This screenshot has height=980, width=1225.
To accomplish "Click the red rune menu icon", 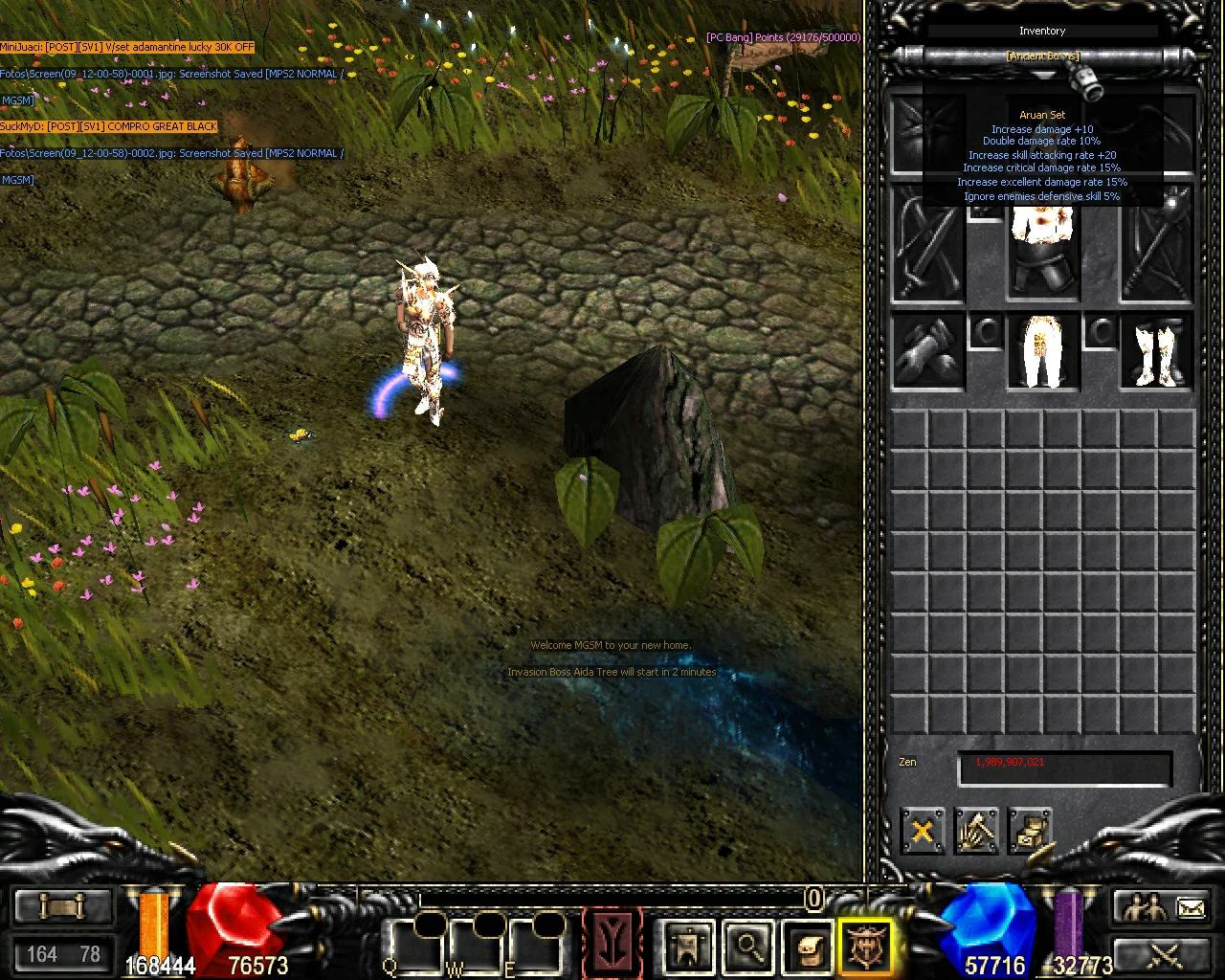I will [x=612, y=943].
